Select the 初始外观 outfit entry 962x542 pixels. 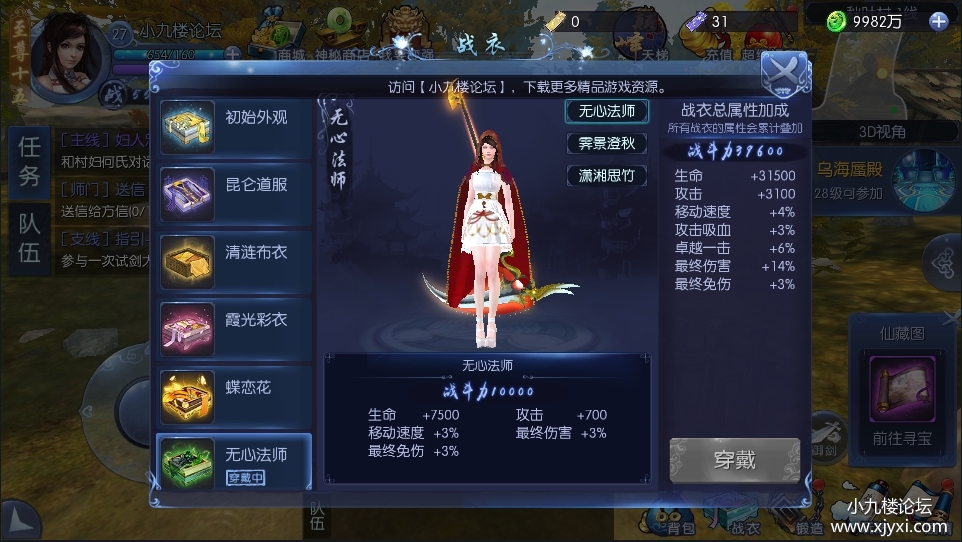(x=234, y=121)
